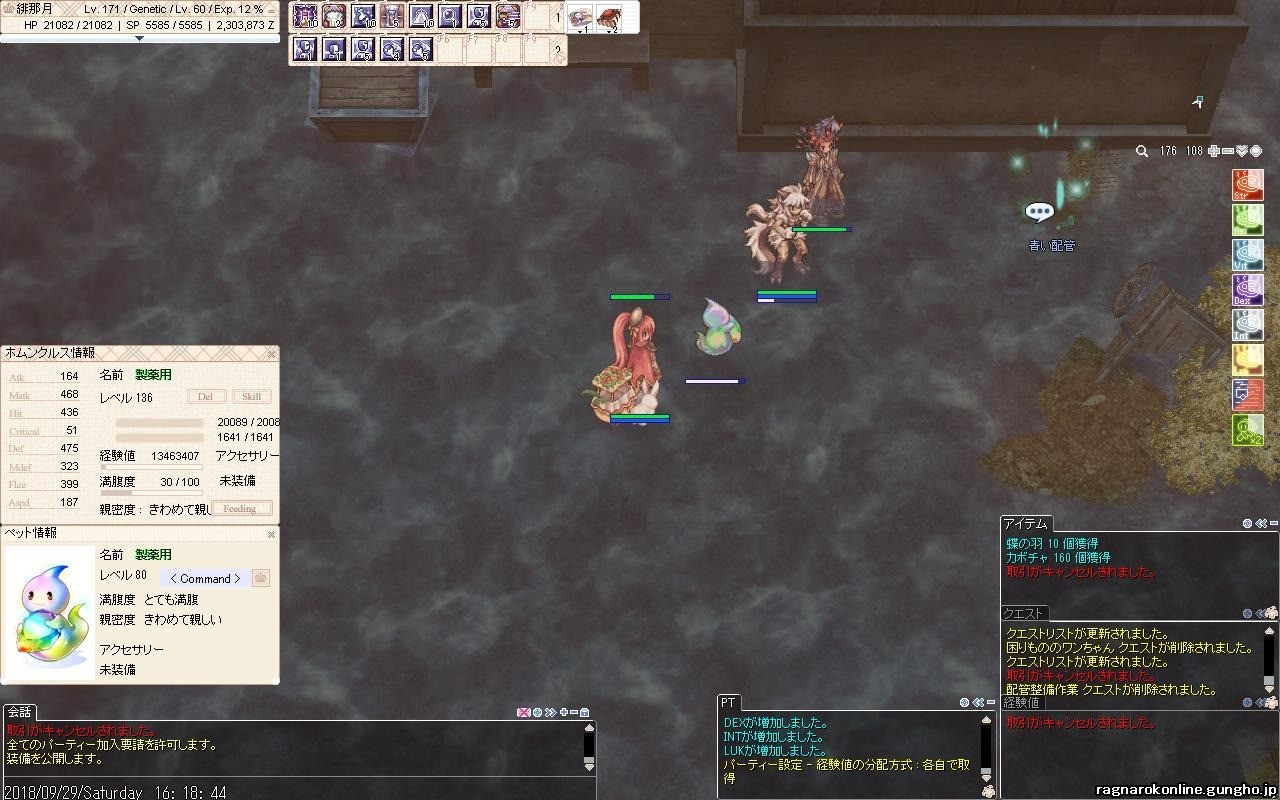1280x800 pixels.
Task: Open the homunculus Skill list
Action: [x=251, y=397]
